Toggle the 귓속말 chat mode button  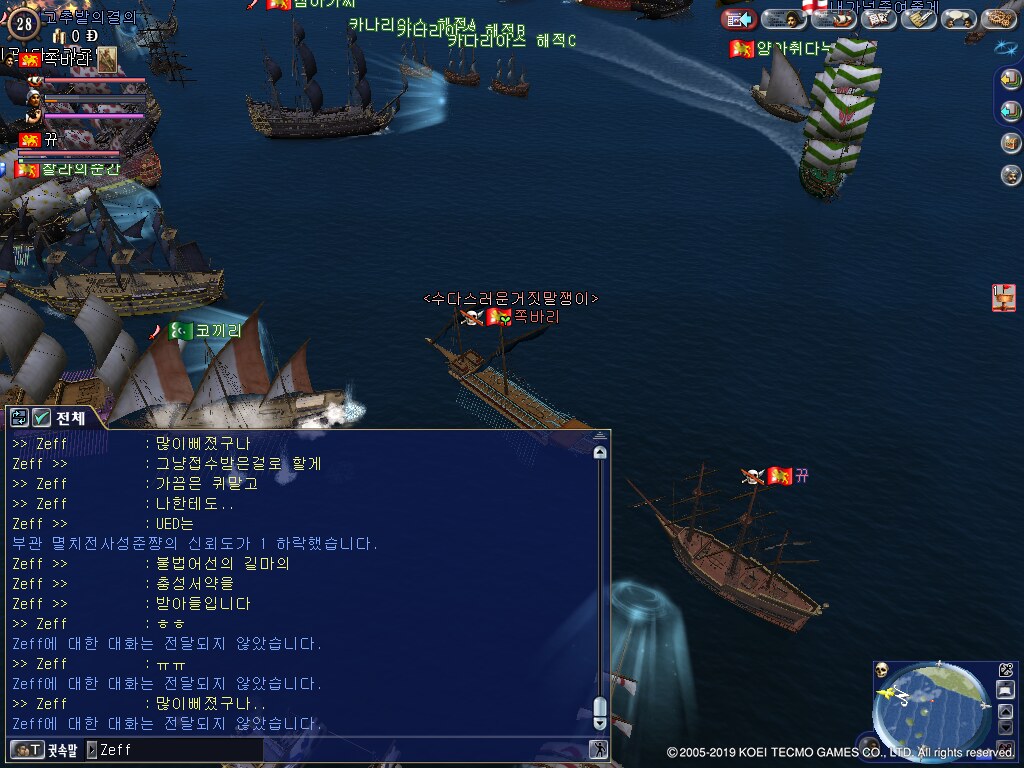(44, 749)
